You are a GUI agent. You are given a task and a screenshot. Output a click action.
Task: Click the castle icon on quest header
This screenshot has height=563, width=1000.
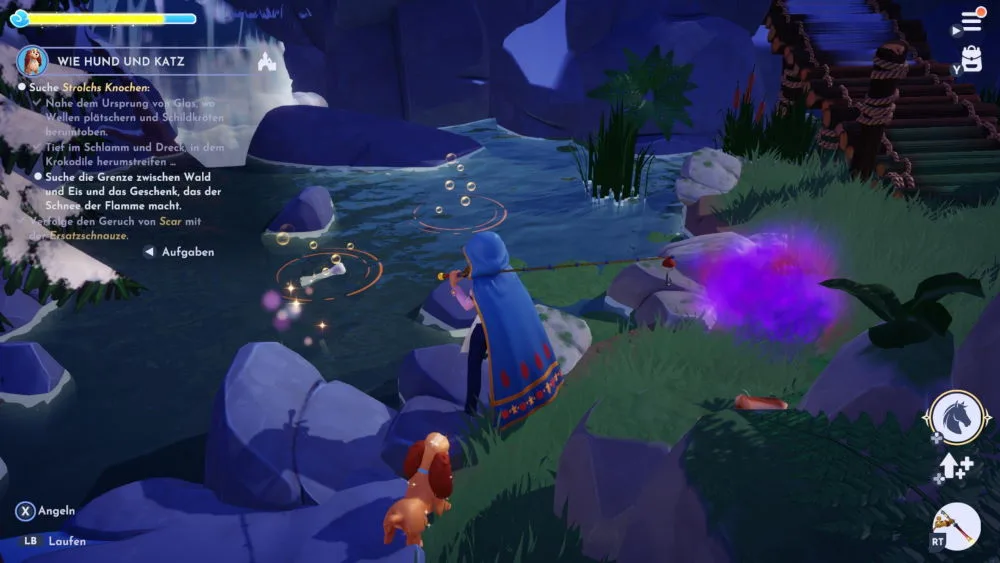tap(266, 61)
